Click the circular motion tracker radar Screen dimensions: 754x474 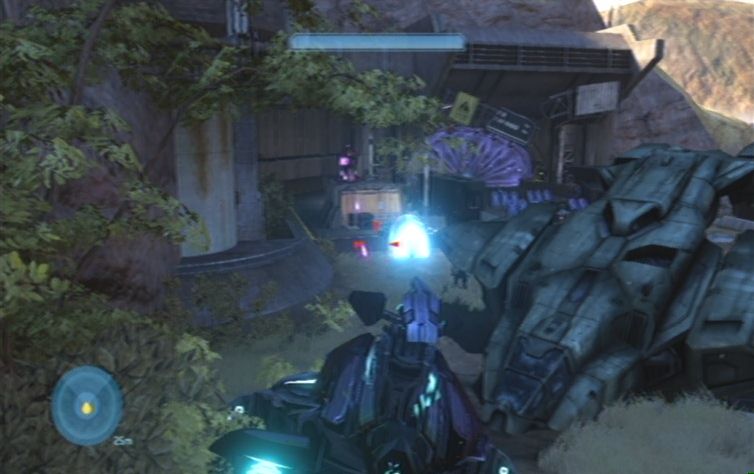click(87, 405)
